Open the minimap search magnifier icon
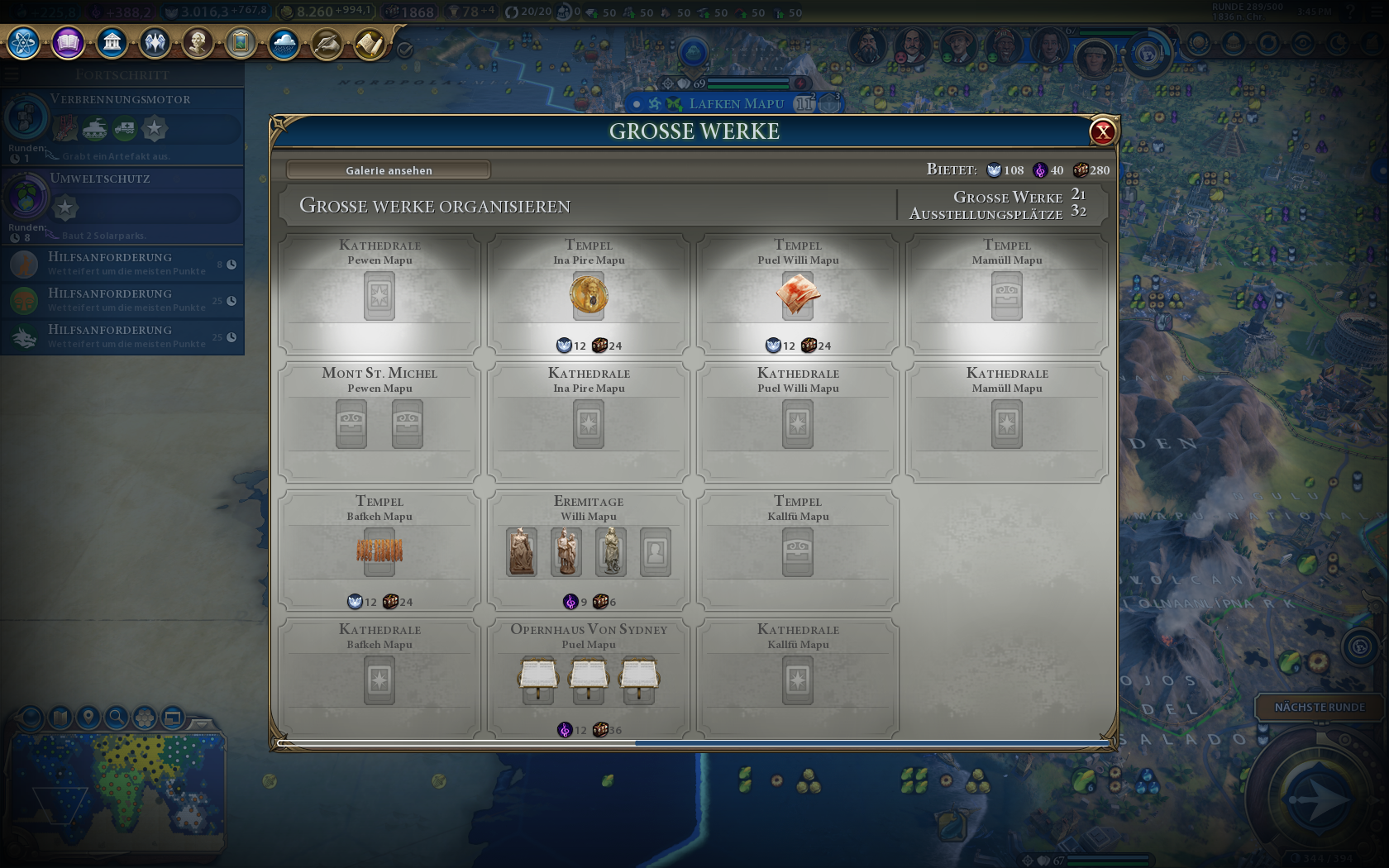1389x868 pixels. coord(117,717)
